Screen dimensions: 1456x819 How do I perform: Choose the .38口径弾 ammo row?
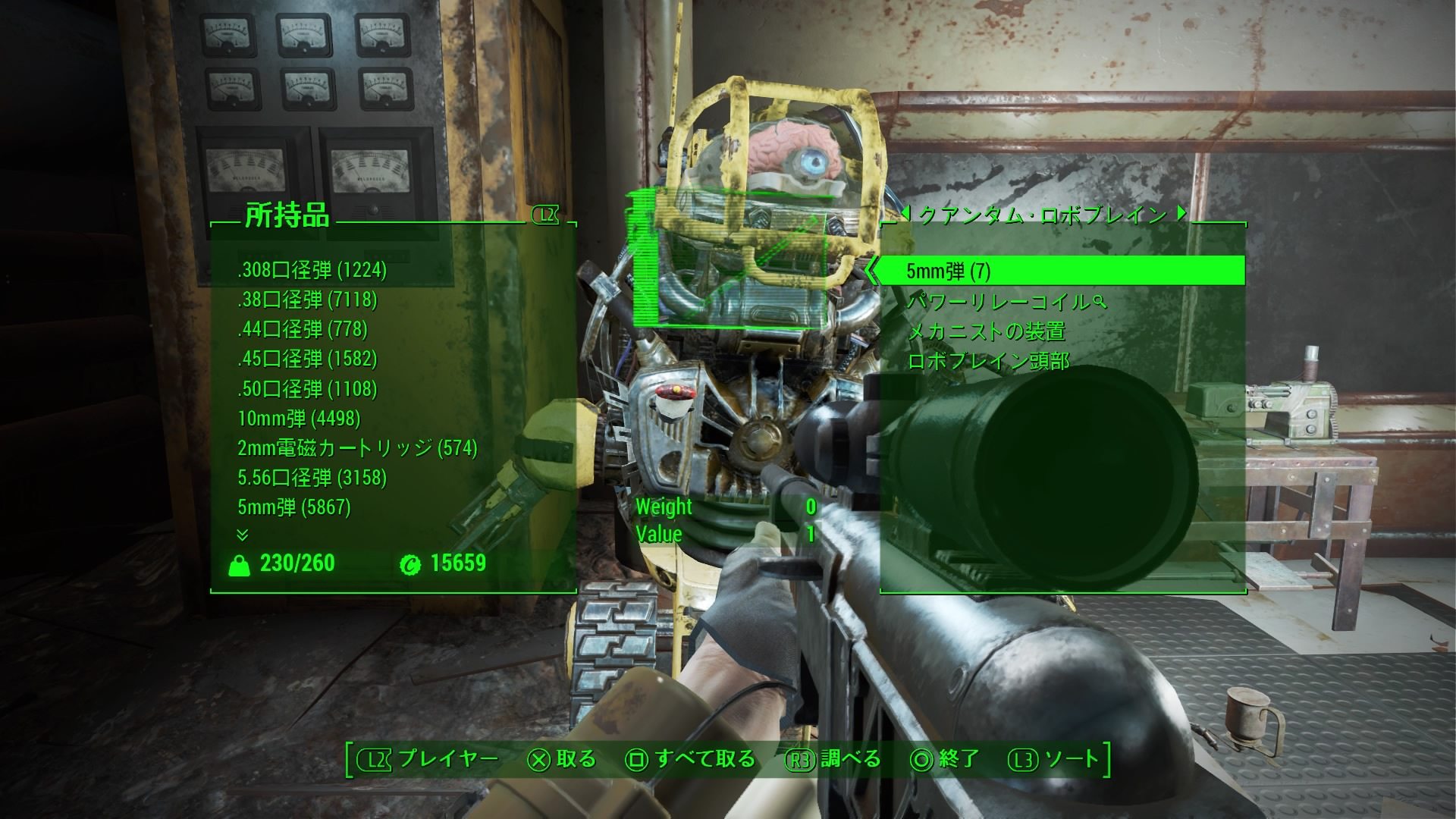pos(307,300)
